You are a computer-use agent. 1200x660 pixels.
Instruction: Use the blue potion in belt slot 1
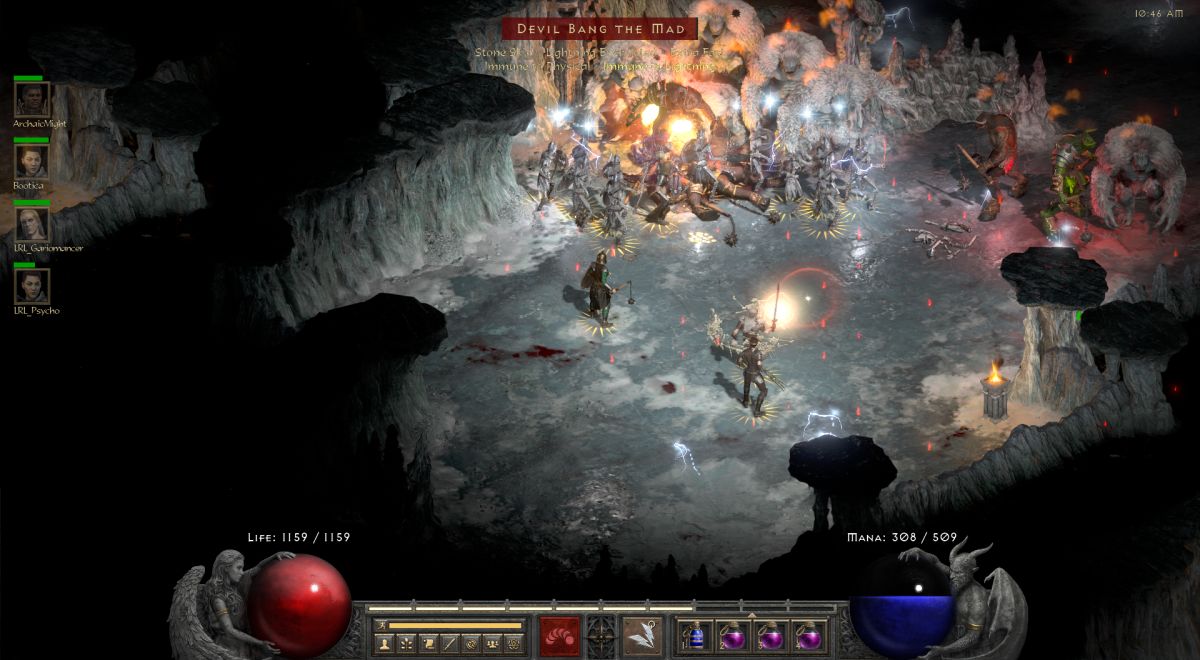pos(697,636)
